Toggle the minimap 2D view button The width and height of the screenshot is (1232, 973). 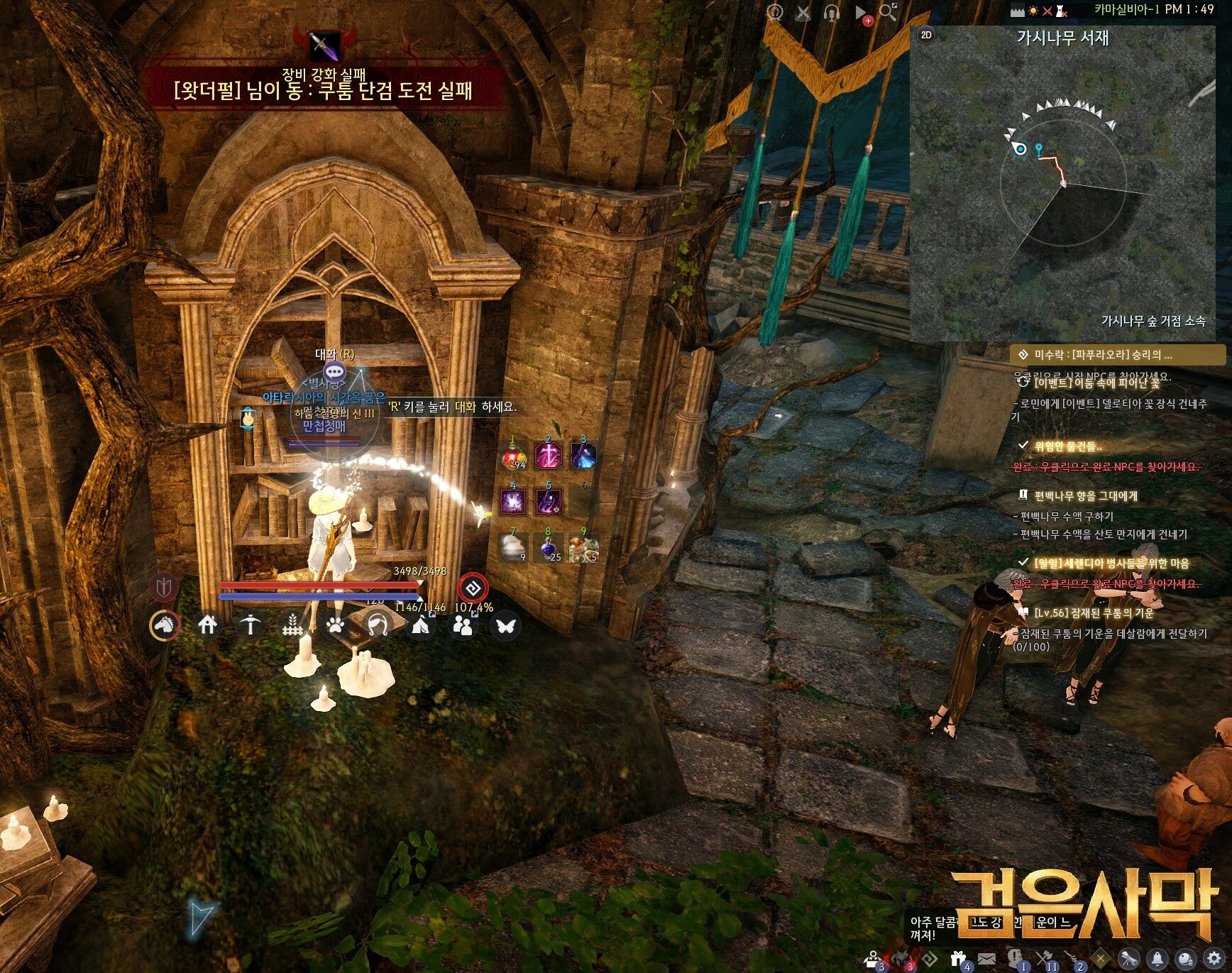coord(926,35)
